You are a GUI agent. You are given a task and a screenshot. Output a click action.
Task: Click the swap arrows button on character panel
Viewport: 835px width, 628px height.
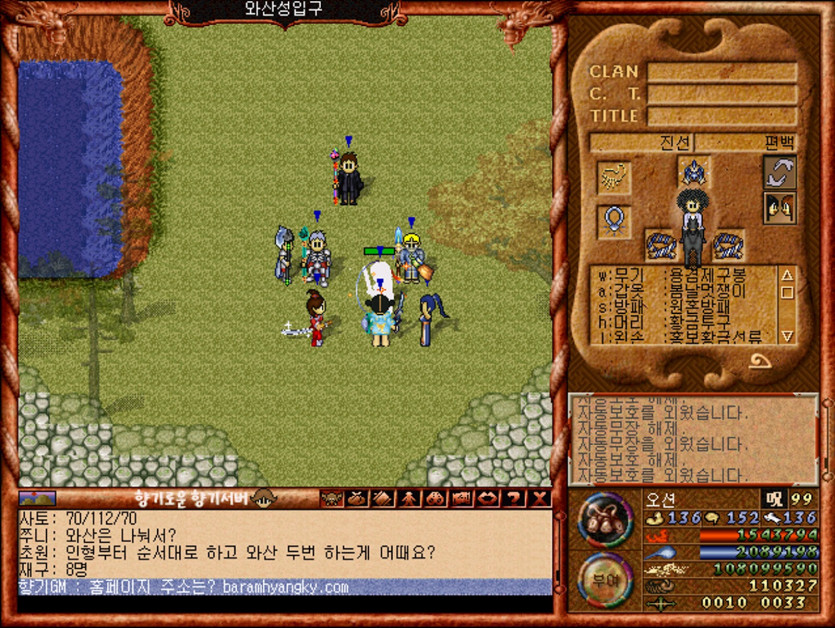pos(779,172)
